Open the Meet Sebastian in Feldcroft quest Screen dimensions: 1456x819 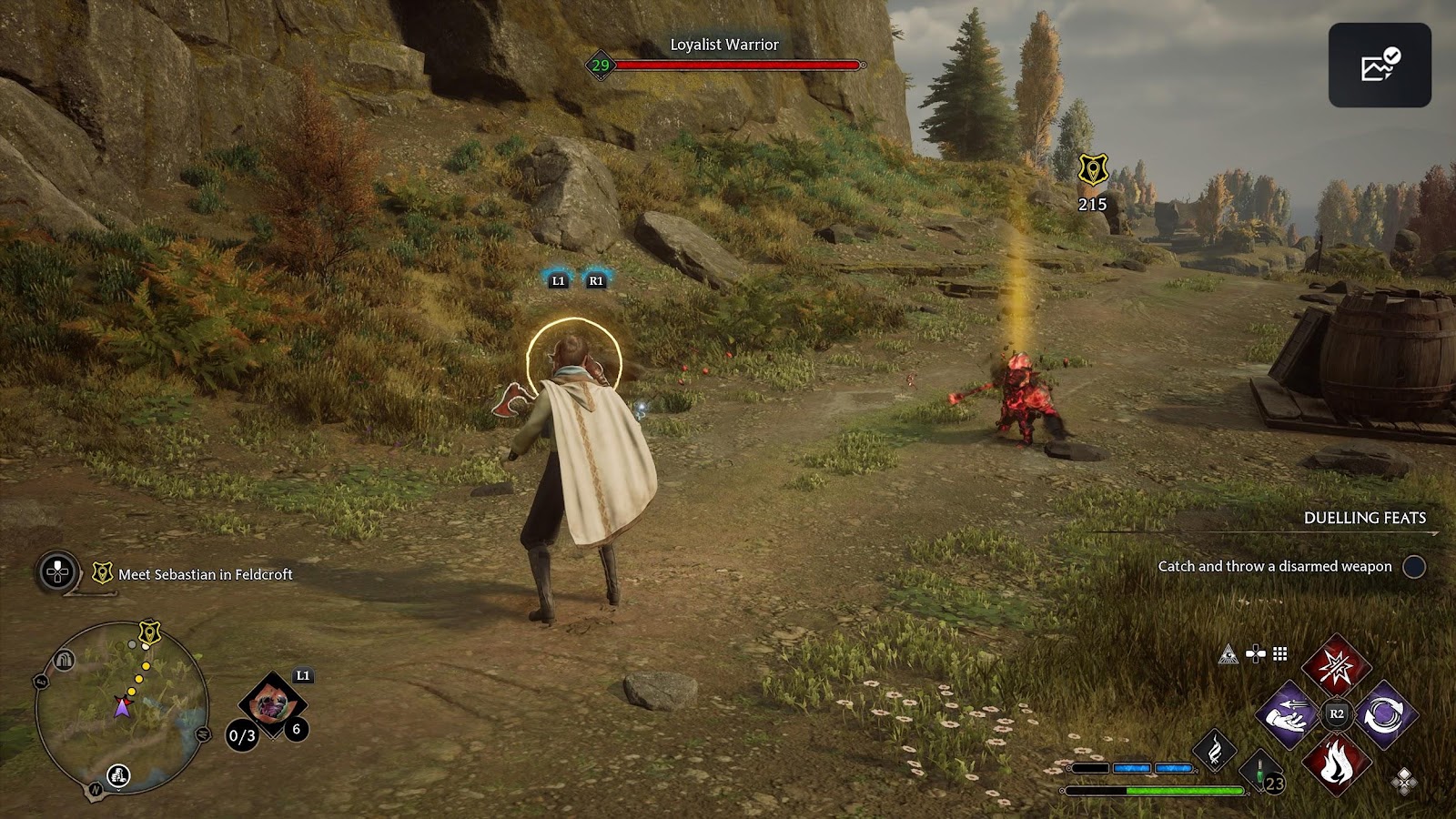[205, 574]
